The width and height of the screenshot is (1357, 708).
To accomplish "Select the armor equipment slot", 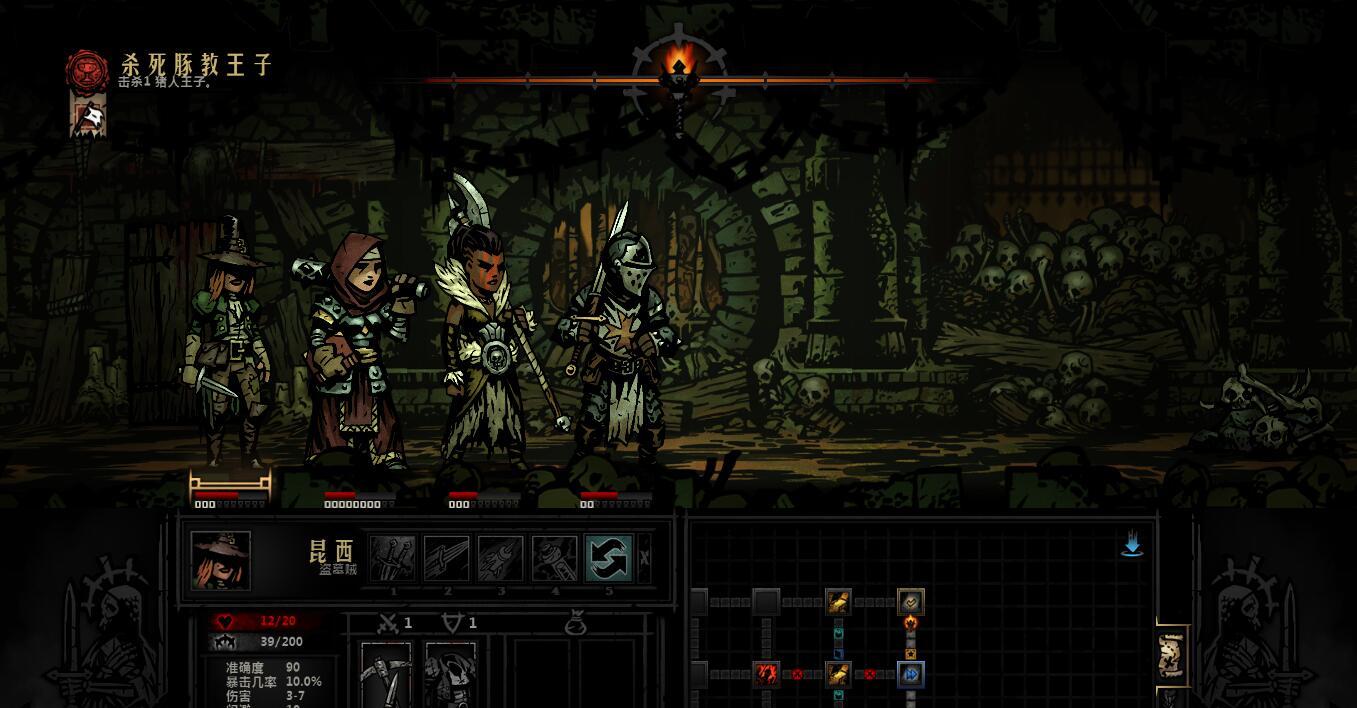I will 450,675.
